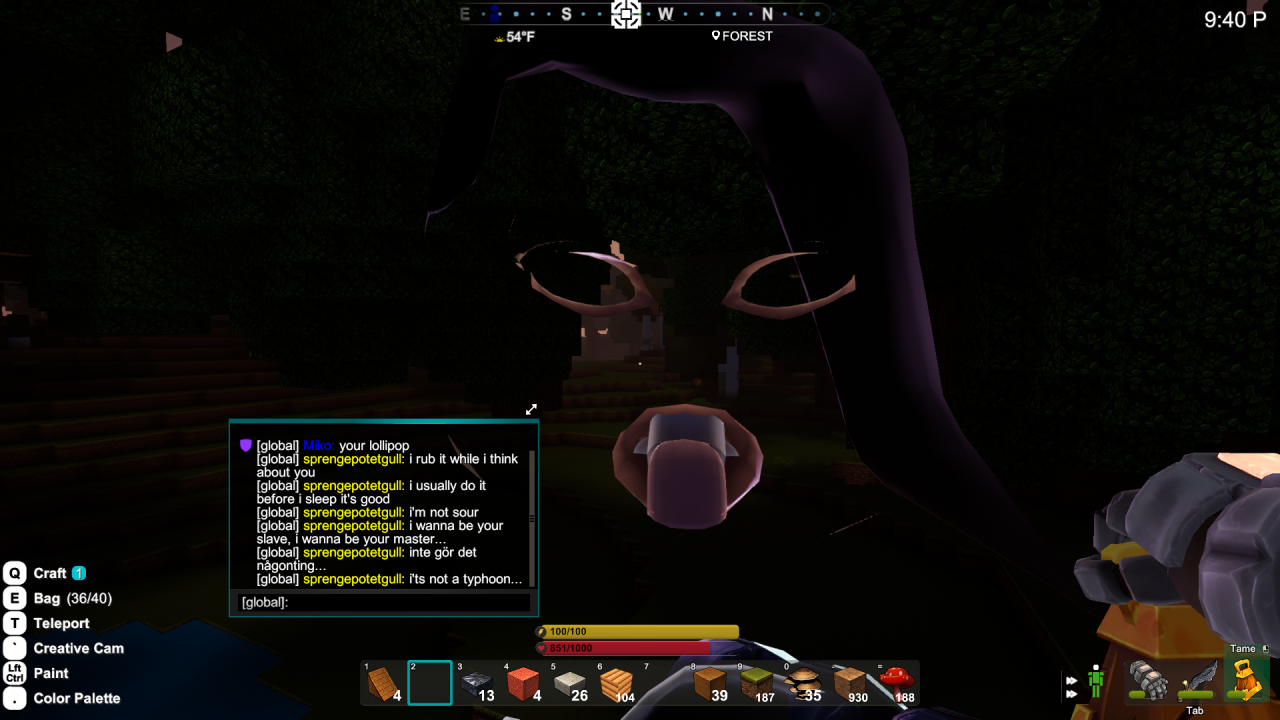Click the sun icon next to 54°F
1280x720 pixels.
click(498, 36)
